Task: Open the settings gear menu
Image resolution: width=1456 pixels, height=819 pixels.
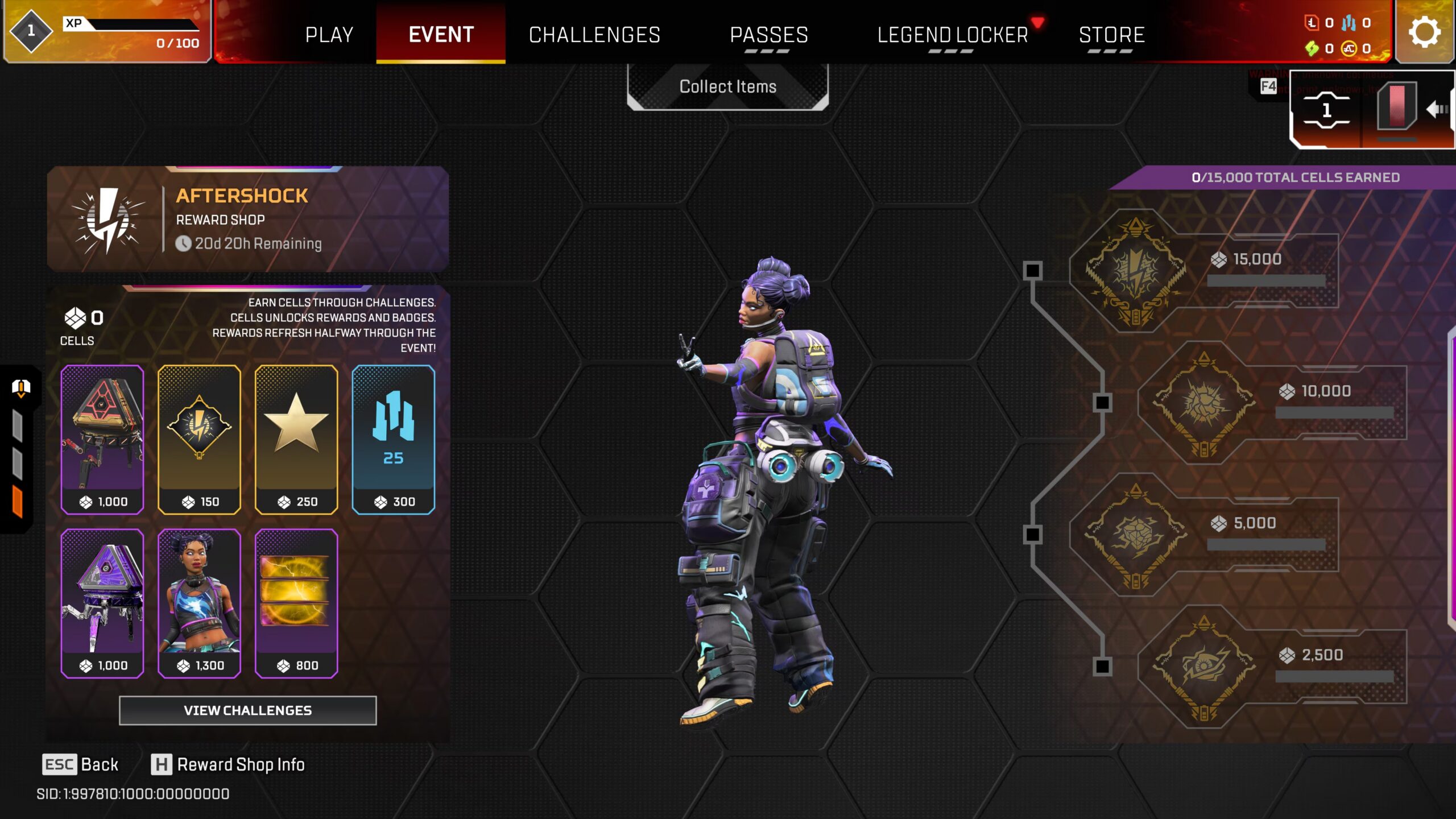Action: (x=1424, y=32)
